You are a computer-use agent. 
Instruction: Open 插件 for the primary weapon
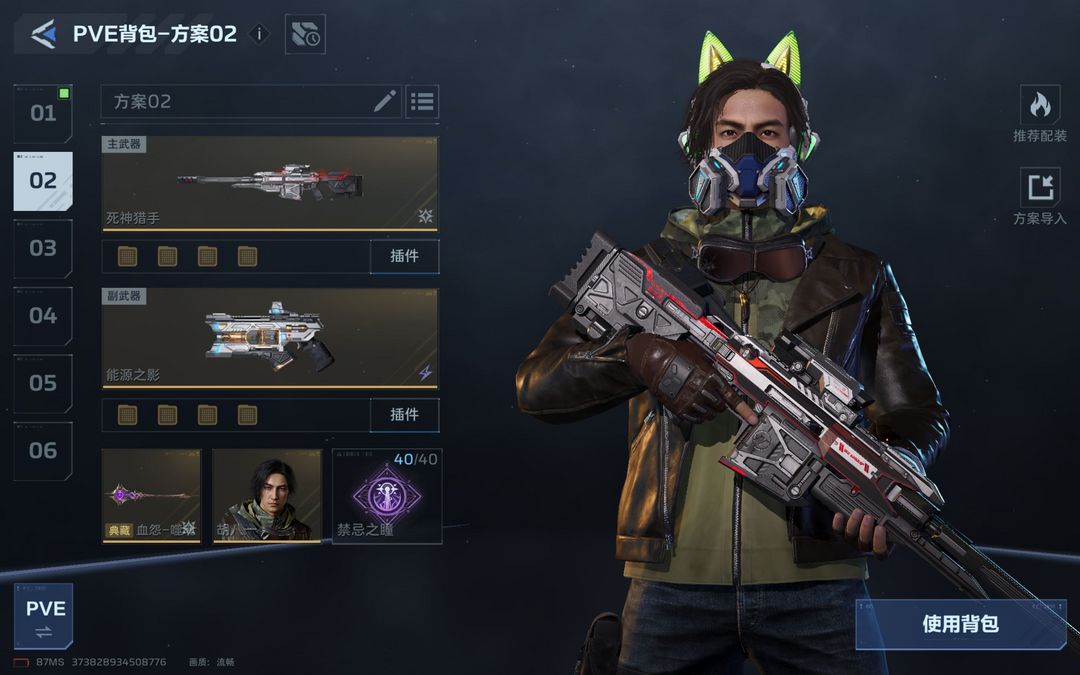point(404,256)
